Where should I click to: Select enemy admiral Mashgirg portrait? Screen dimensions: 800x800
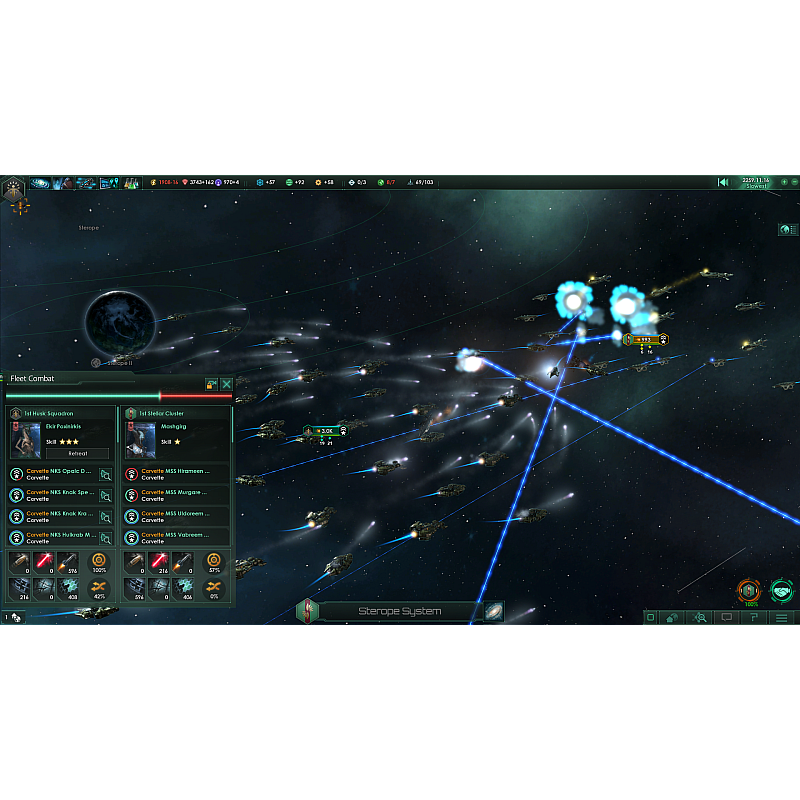coord(140,439)
